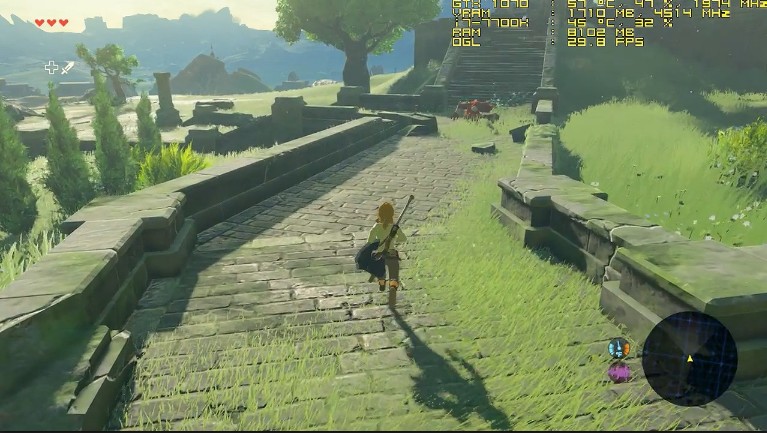Select the sword weapon icon
Screen dimensions: 767x433
[x=68, y=68]
